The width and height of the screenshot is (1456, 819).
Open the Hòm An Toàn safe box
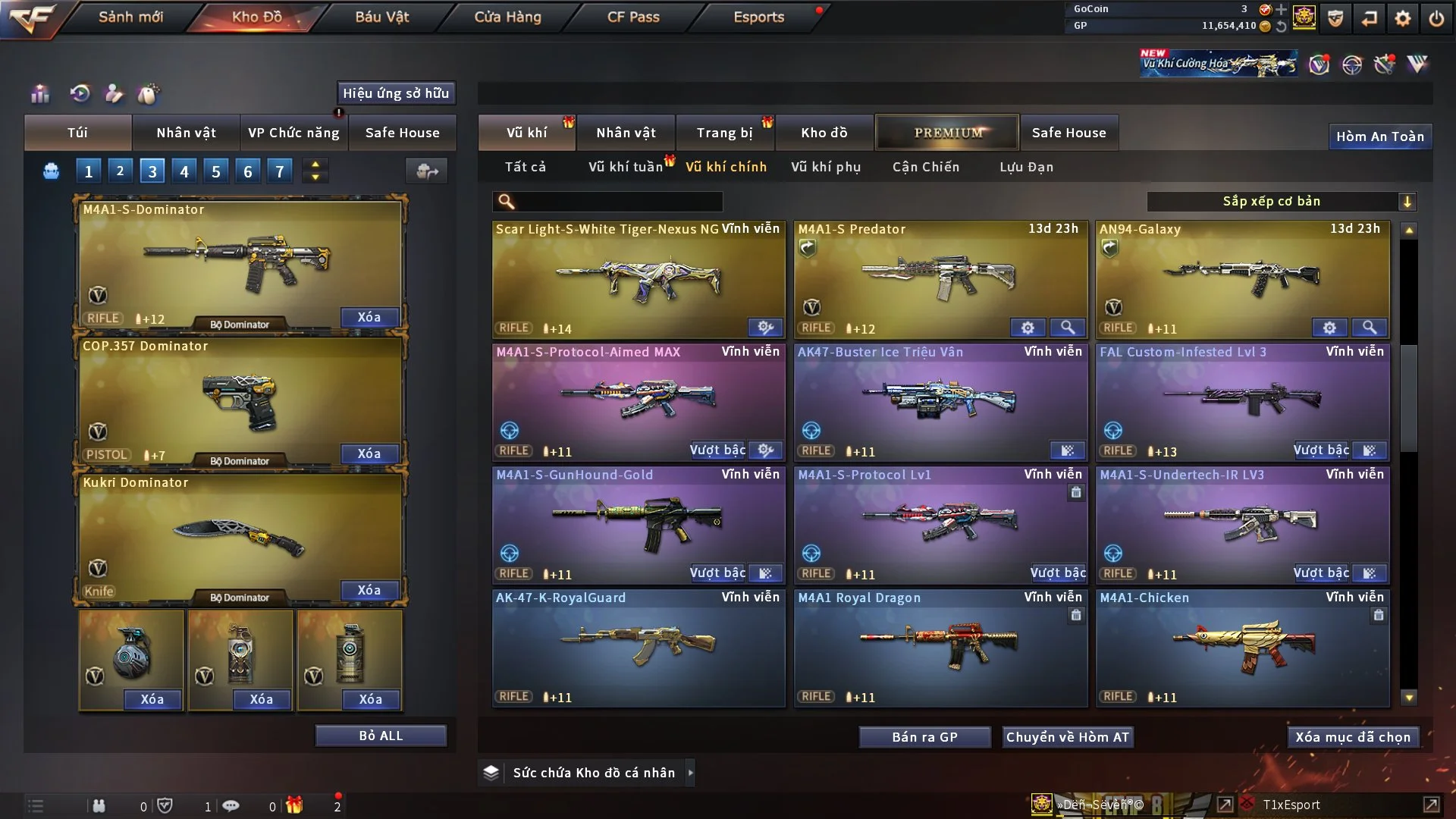[x=1379, y=136]
